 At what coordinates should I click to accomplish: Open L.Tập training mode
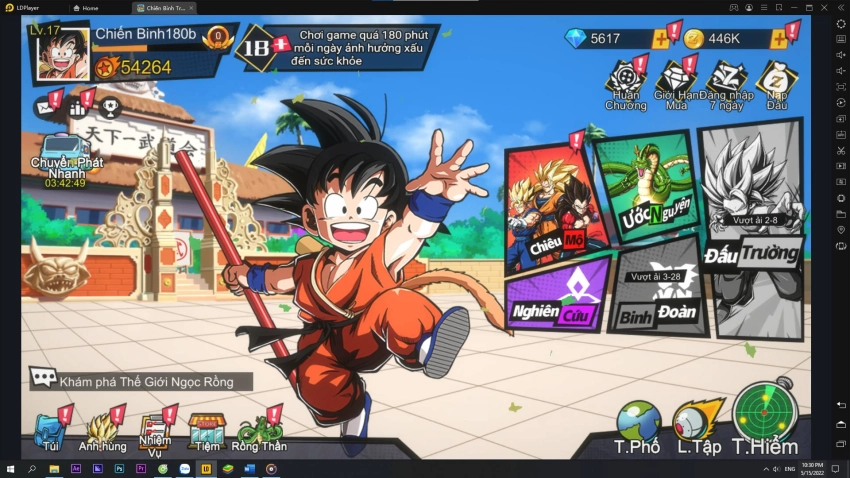point(698,425)
